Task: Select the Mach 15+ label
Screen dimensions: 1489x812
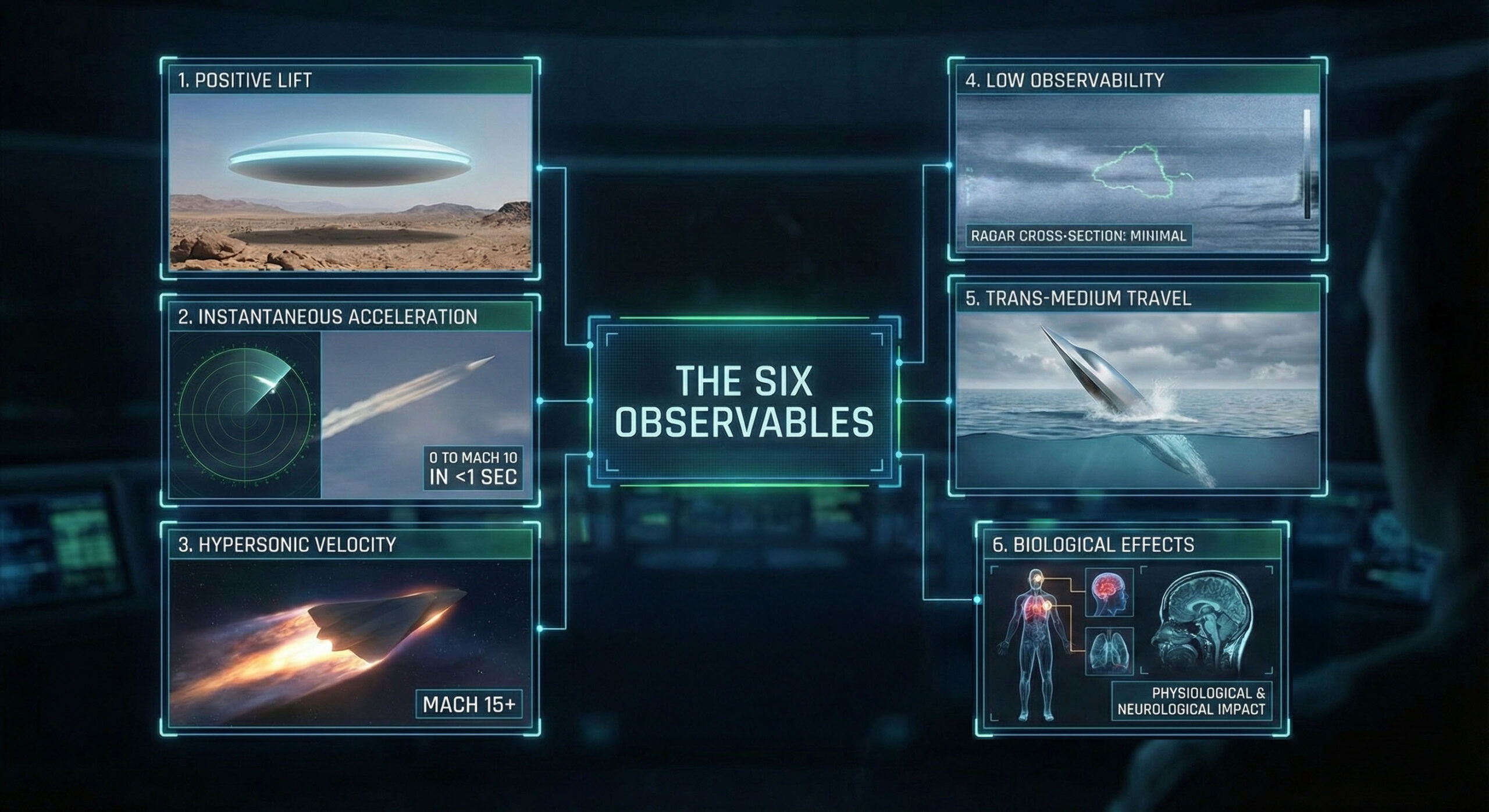Action: [469, 704]
